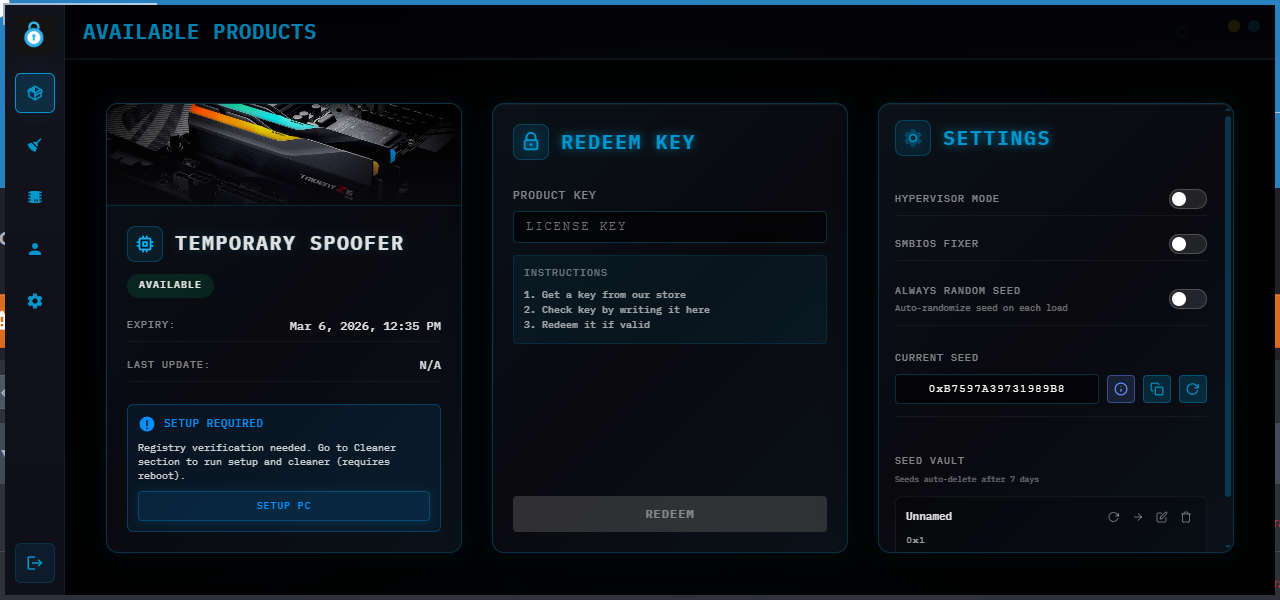Copy the current seed to clipboard
The width and height of the screenshot is (1280, 600).
pyautogui.click(x=1157, y=389)
